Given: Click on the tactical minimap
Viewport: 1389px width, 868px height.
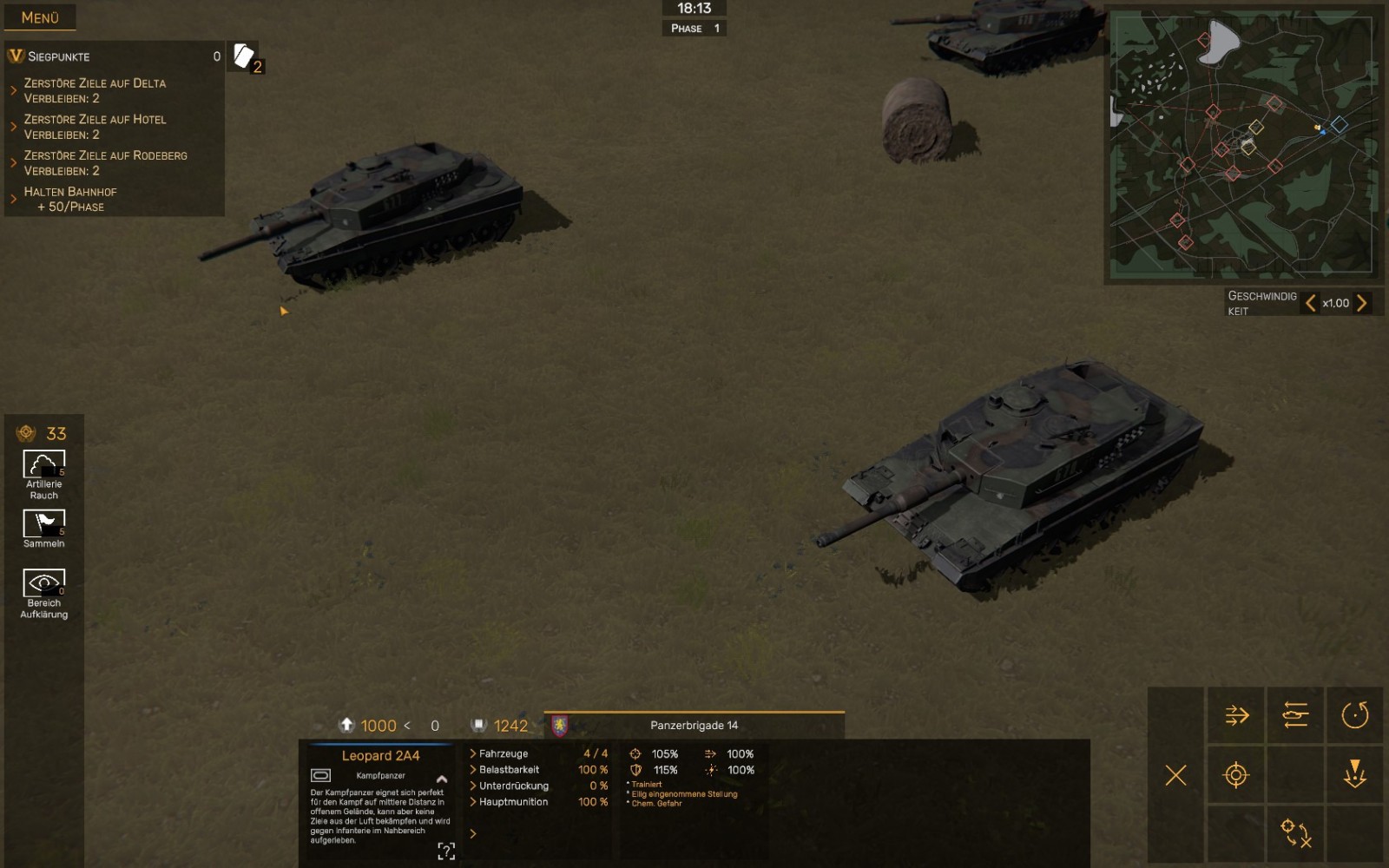Looking at the screenshot, I should click(1243, 145).
